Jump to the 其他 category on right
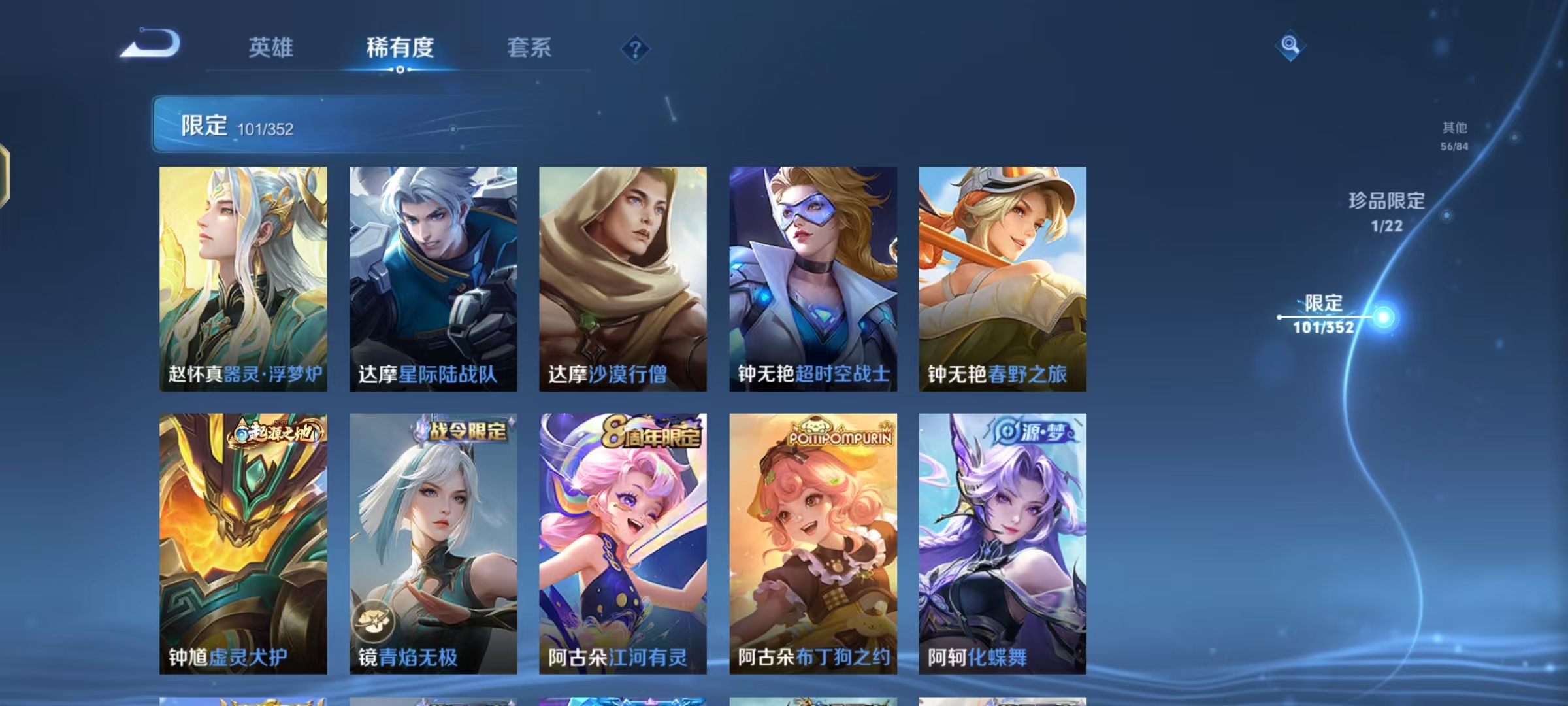This screenshot has height=706, width=1568. pyautogui.click(x=1452, y=129)
